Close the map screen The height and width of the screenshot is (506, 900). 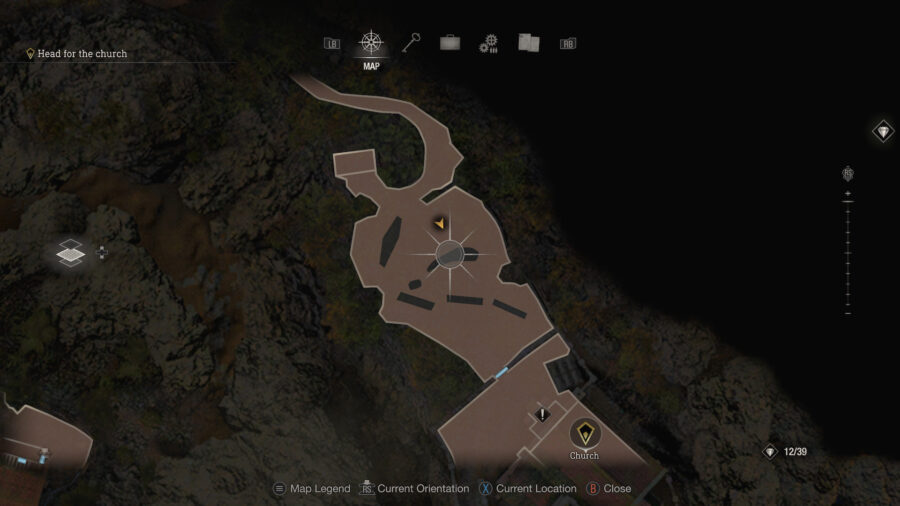pos(608,489)
